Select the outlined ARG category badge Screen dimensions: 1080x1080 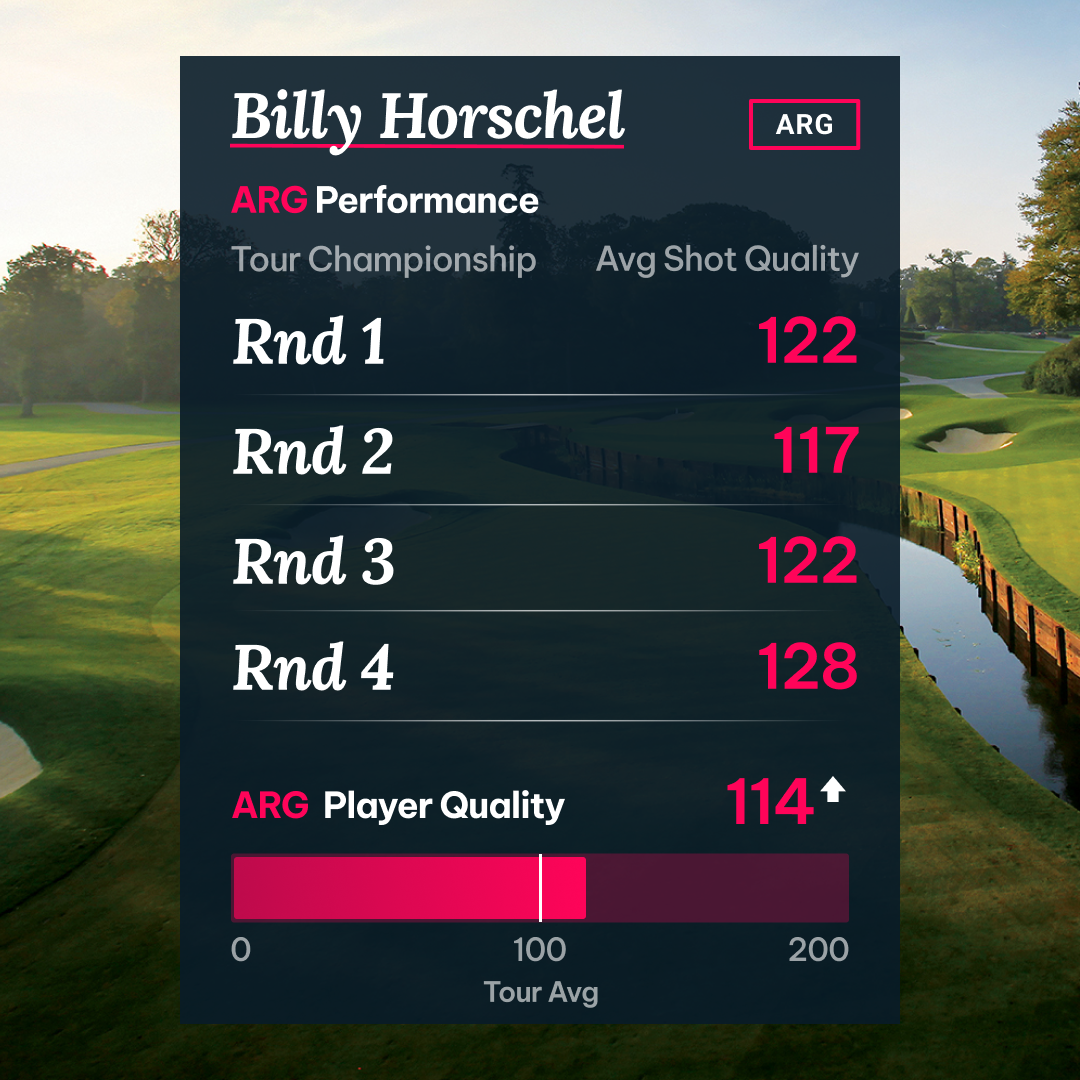pos(804,125)
